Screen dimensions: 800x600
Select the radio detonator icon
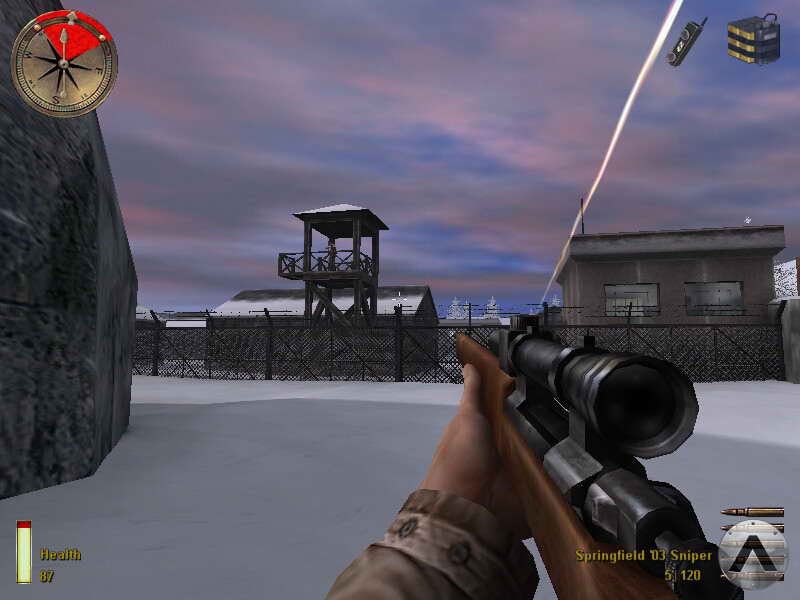[x=687, y=41]
